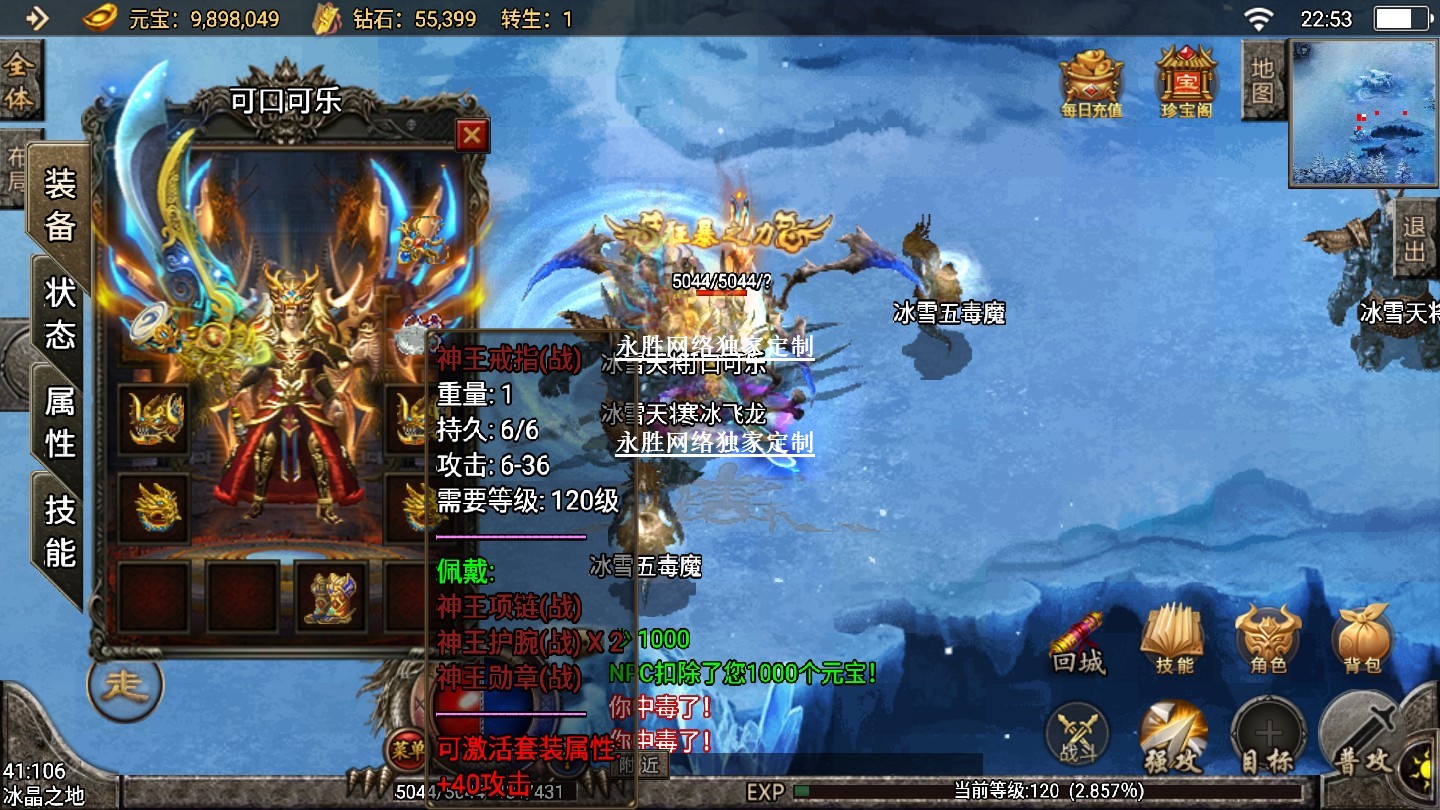Toggle the 走 walk mode button
1440x810 pixels.
click(125, 686)
